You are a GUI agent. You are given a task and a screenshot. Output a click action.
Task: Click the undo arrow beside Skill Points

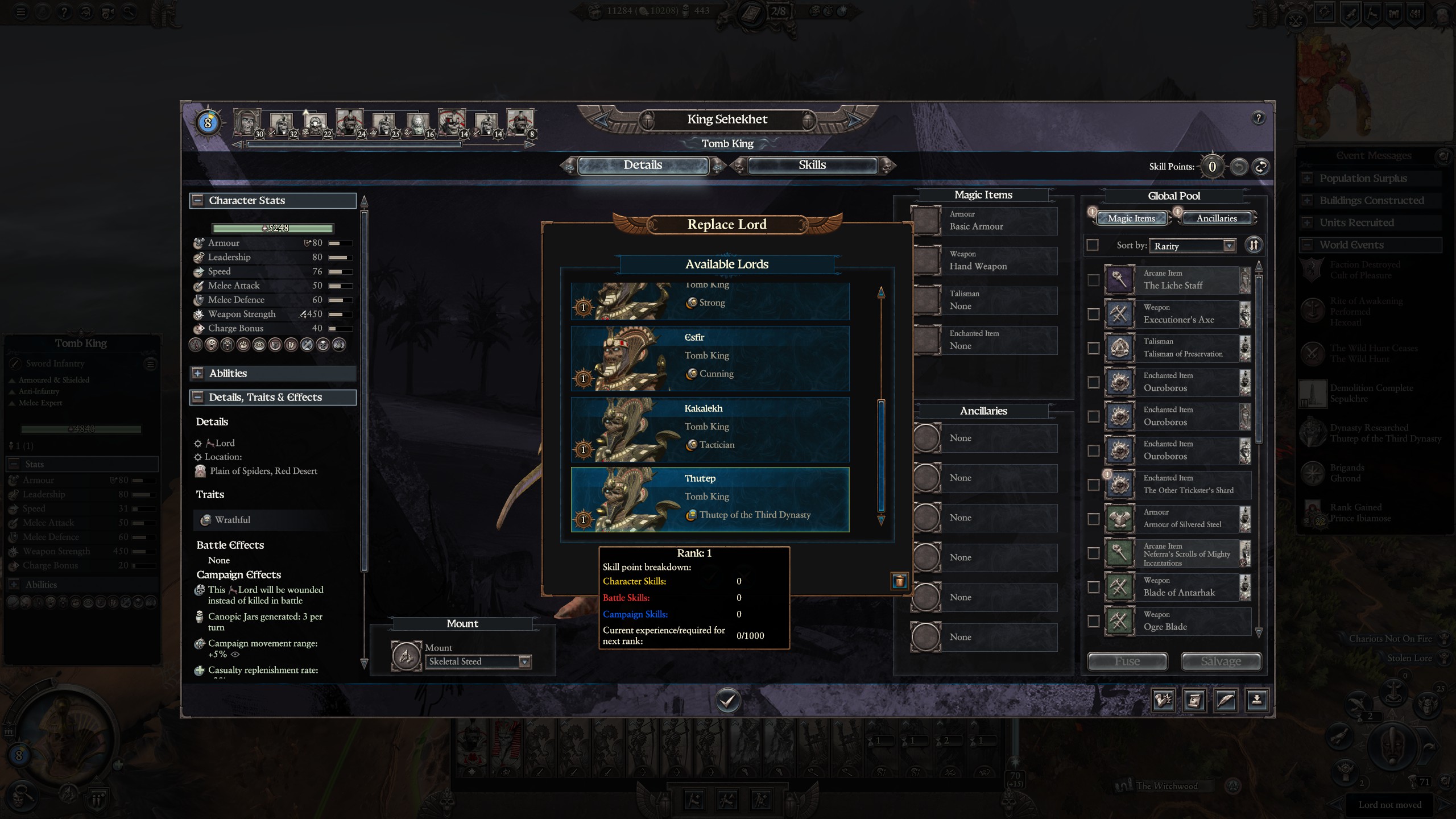[1238, 167]
